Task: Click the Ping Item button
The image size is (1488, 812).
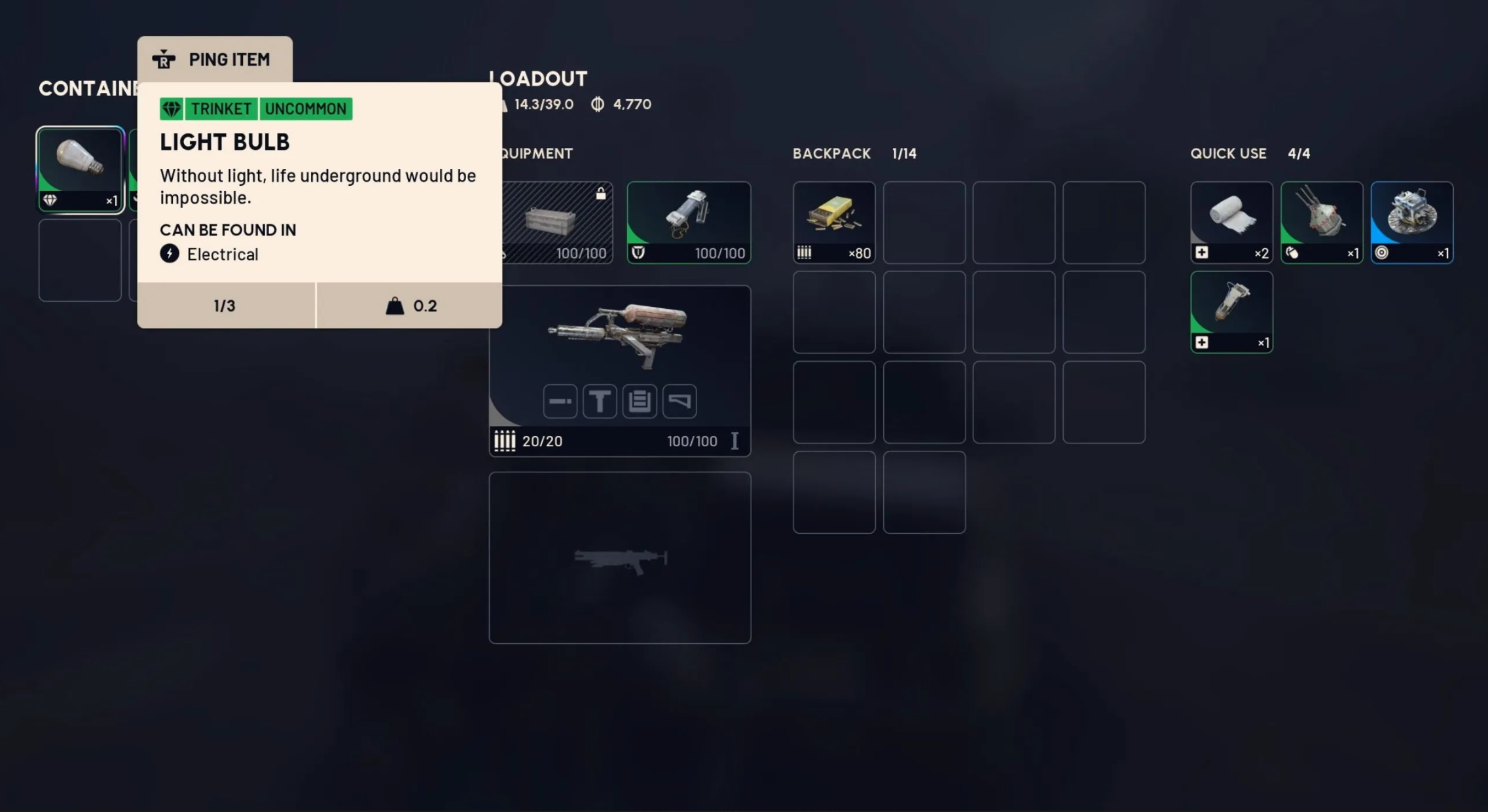Action: coord(215,60)
